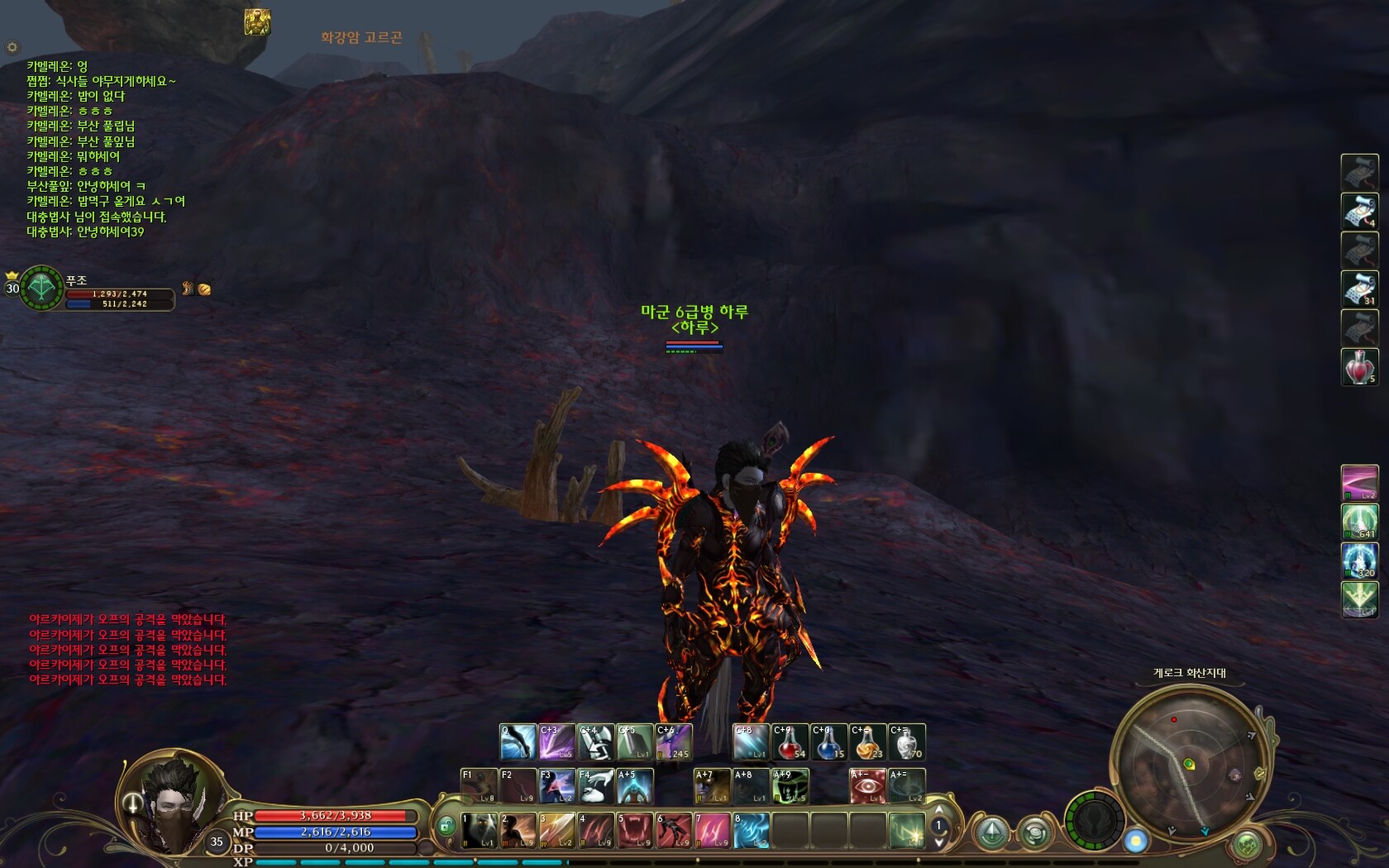Select the white vase item slot

tap(906, 742)
